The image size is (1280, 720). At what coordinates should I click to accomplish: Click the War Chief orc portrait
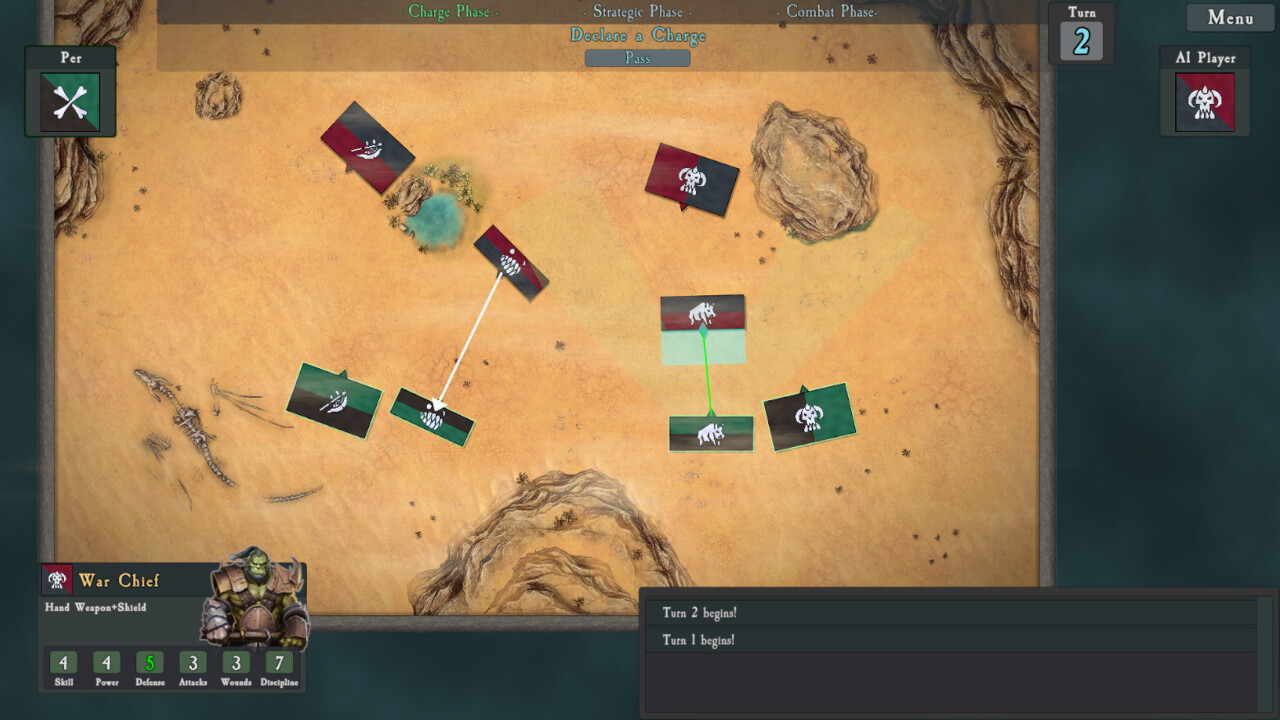[x=254, y=598]
